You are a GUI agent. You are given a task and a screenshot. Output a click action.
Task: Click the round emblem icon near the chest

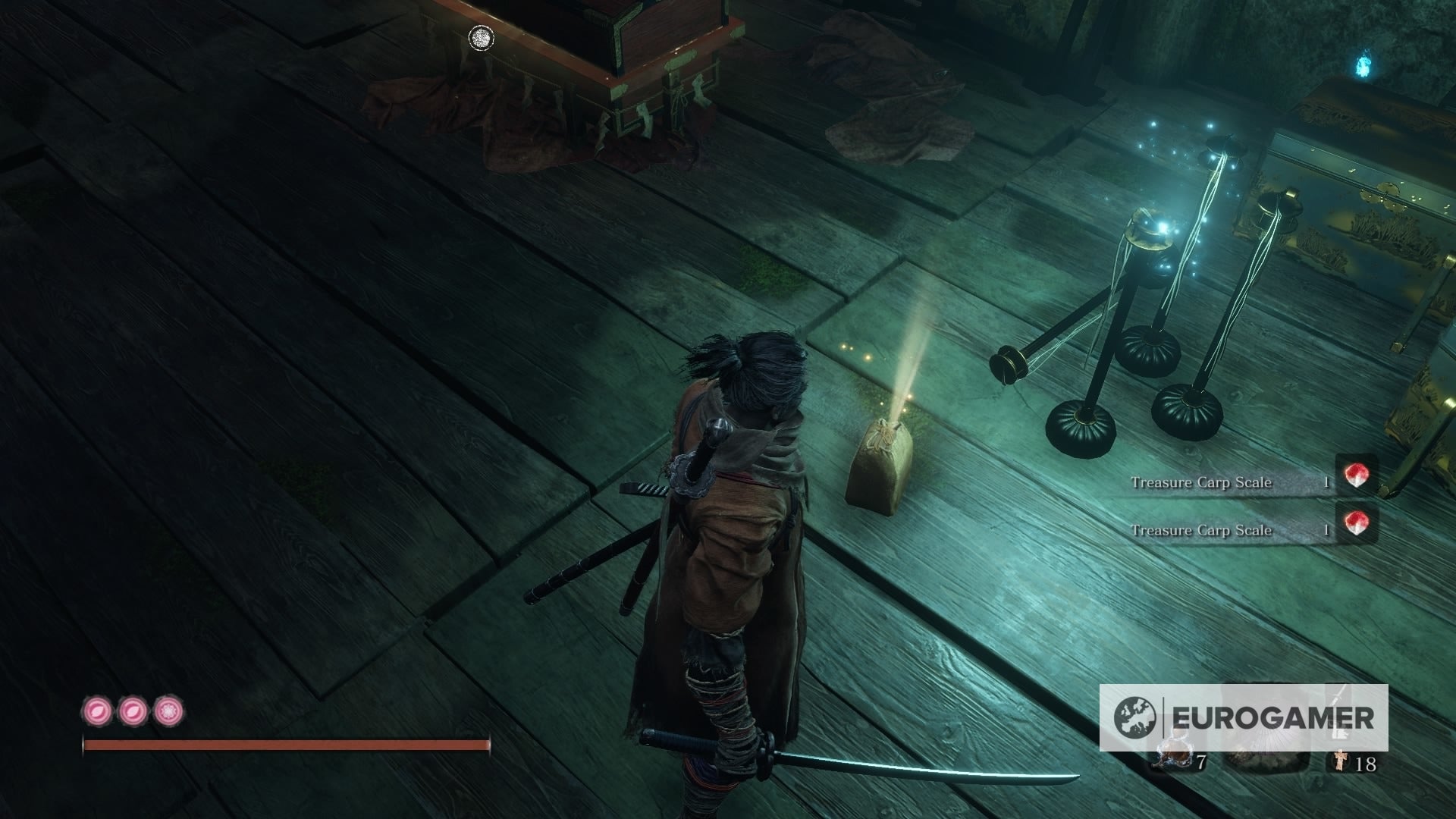tap(479, 38)
